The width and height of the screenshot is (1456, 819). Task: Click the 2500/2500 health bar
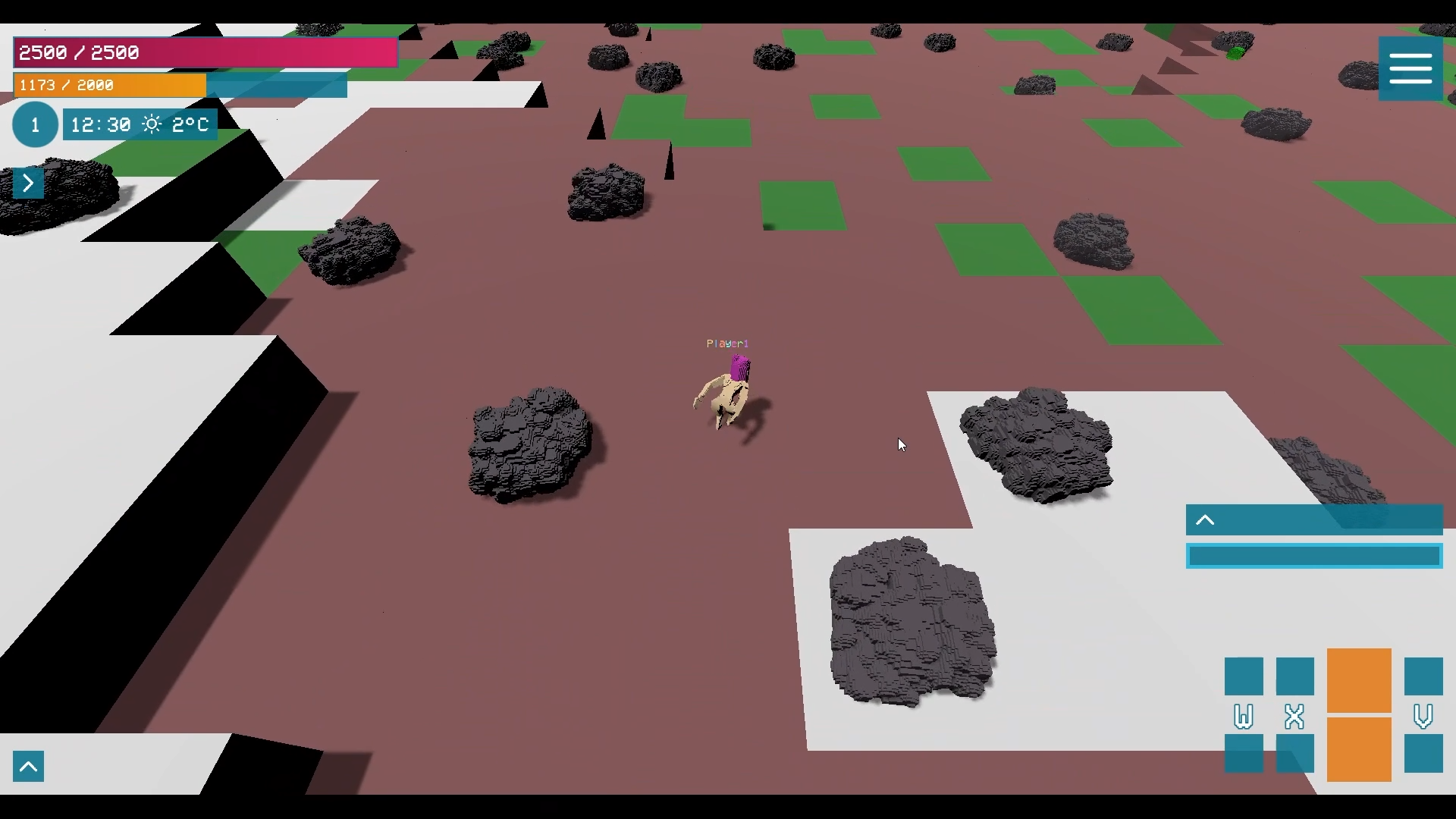click(x=205, y=52)
